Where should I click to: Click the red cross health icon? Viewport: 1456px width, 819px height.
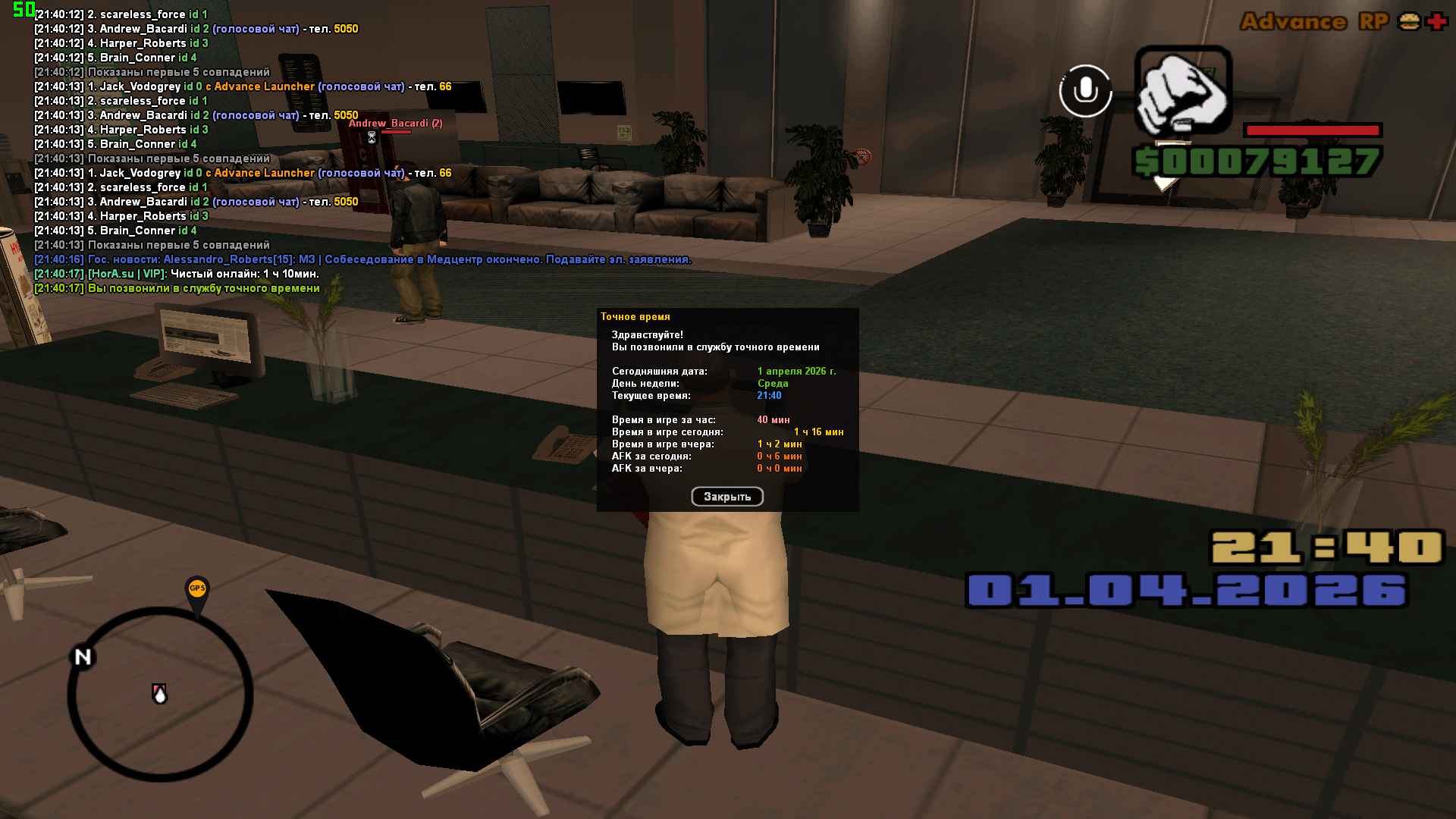pos(1436,21)
